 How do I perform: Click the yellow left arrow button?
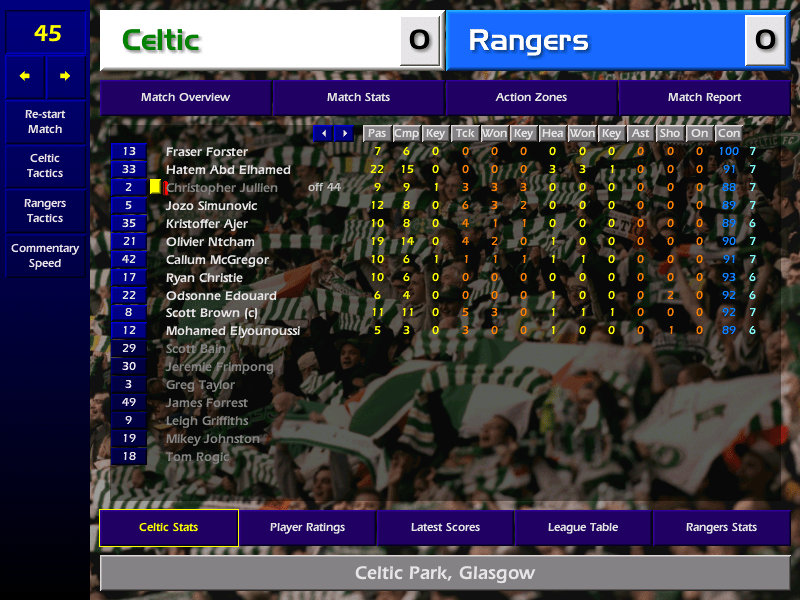[25, 76]
